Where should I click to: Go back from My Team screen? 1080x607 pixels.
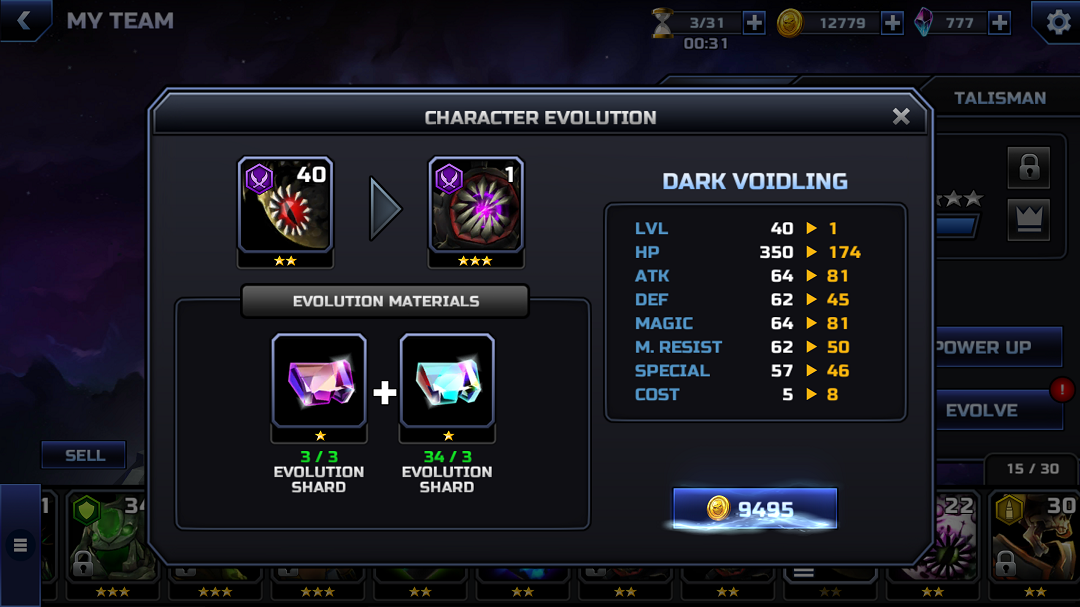point(24,20)
